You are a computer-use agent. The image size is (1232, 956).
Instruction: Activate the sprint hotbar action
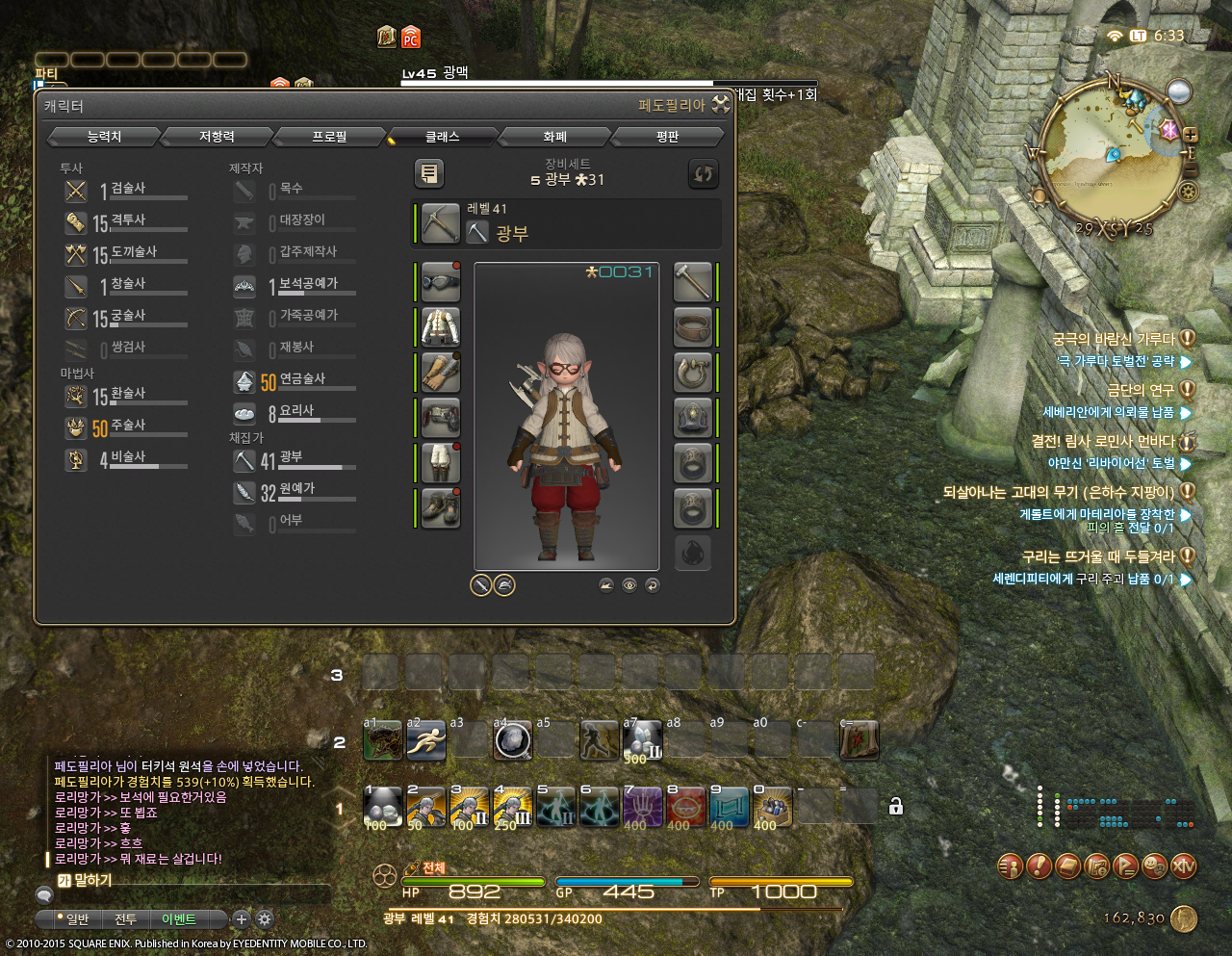tap(425, 741)
